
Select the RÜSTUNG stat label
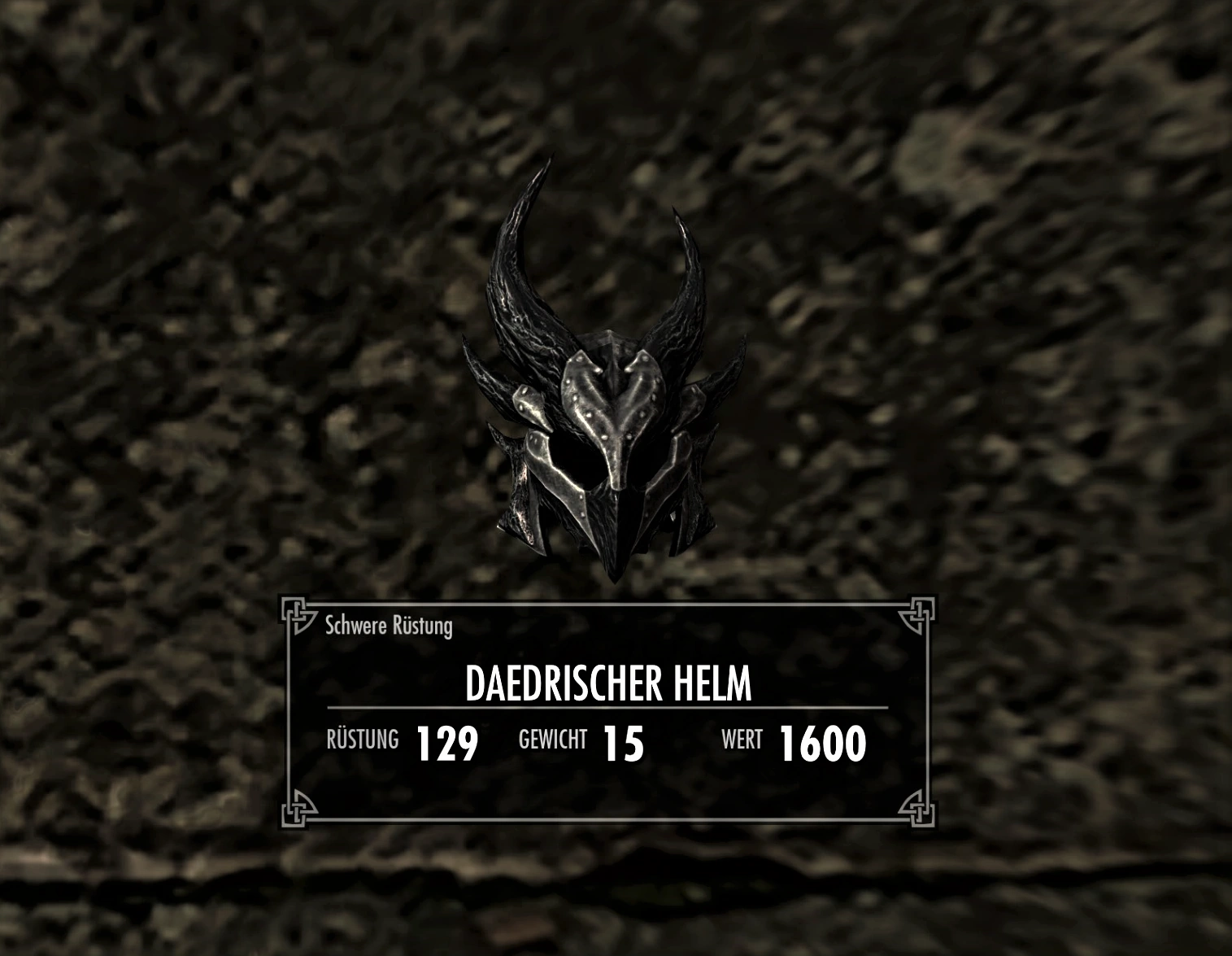point(361,741)
